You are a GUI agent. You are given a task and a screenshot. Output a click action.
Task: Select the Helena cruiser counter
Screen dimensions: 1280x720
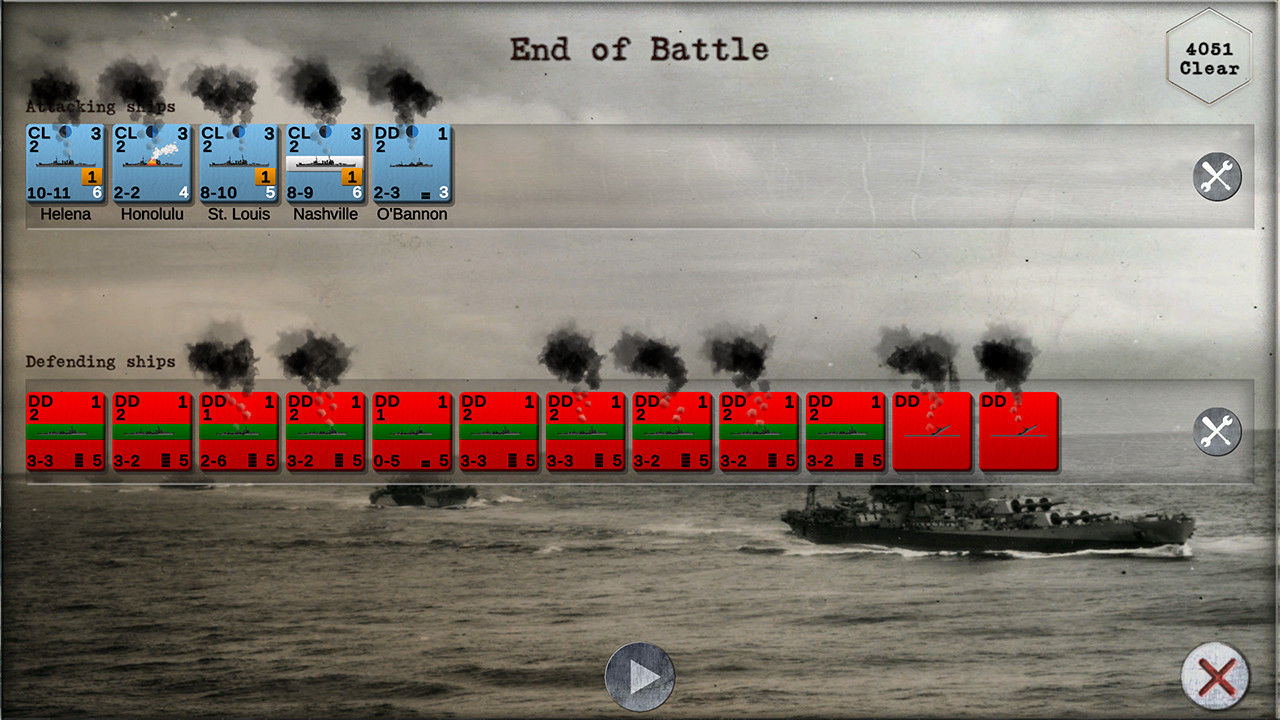pos(65,163)
